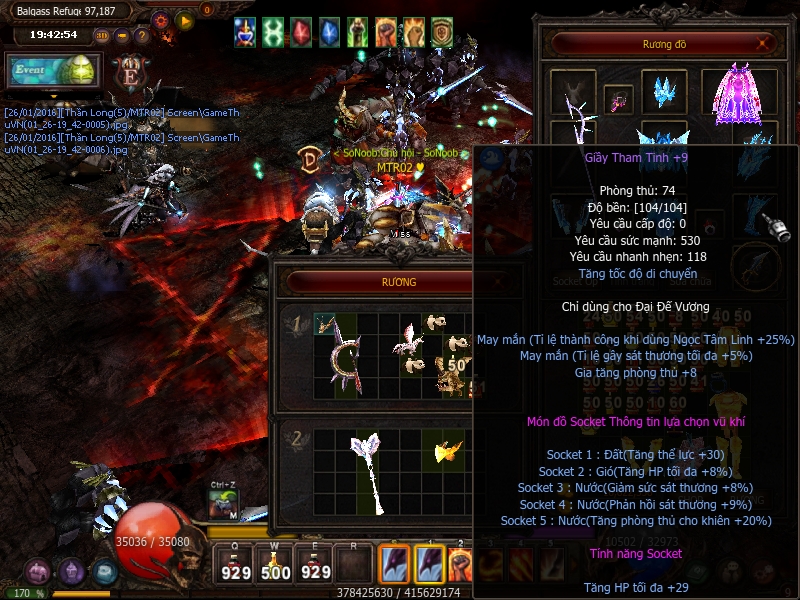This screenshot has width=800, height=600.
Task: Click the red E emblem icon
Action: (x=129, y=74)
